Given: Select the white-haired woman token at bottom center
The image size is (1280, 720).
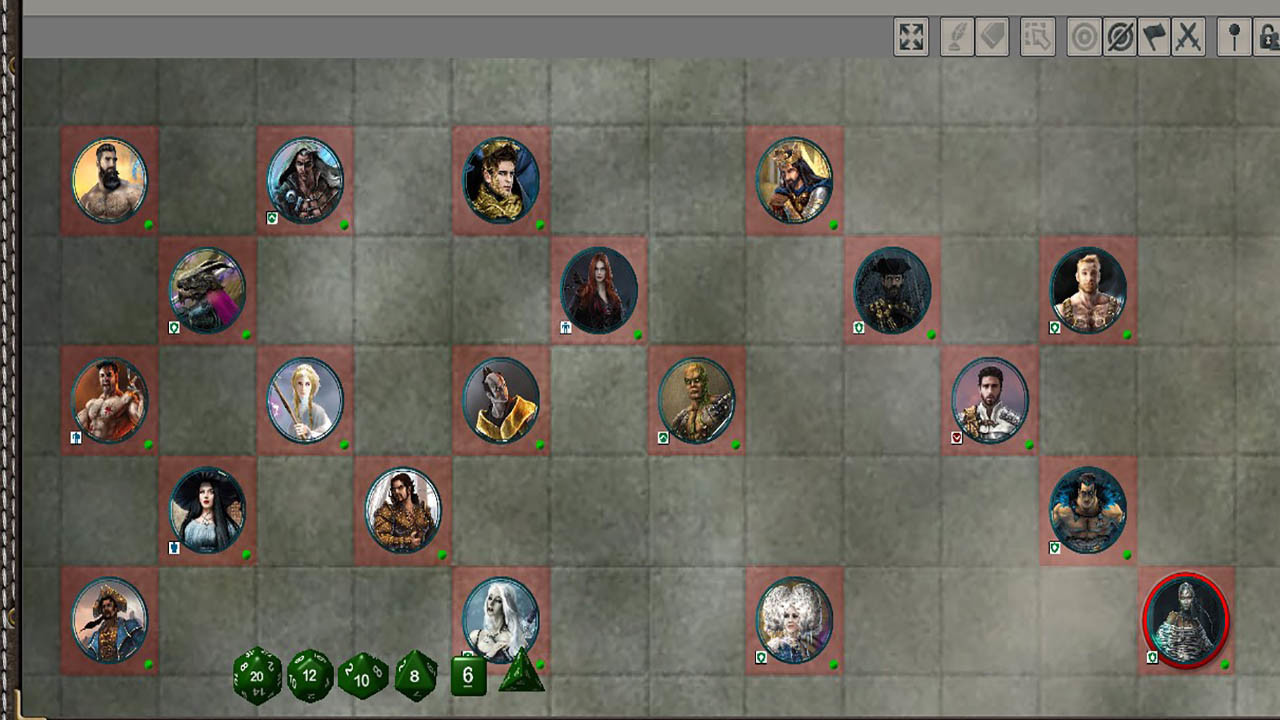Looking at the screenshot, I should (x=500, y=620).
